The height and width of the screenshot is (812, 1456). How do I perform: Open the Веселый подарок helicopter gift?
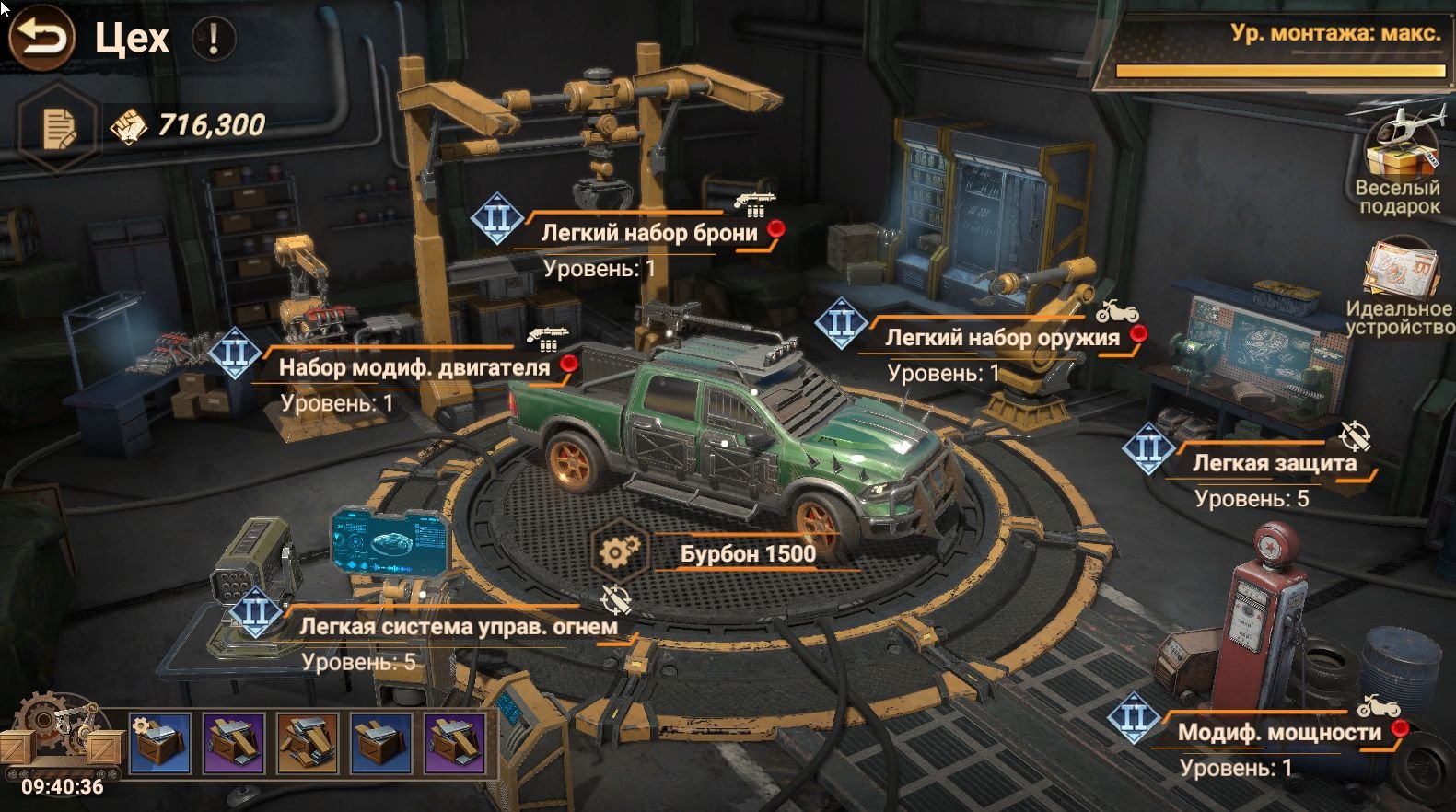click(x=1400, y=159)
